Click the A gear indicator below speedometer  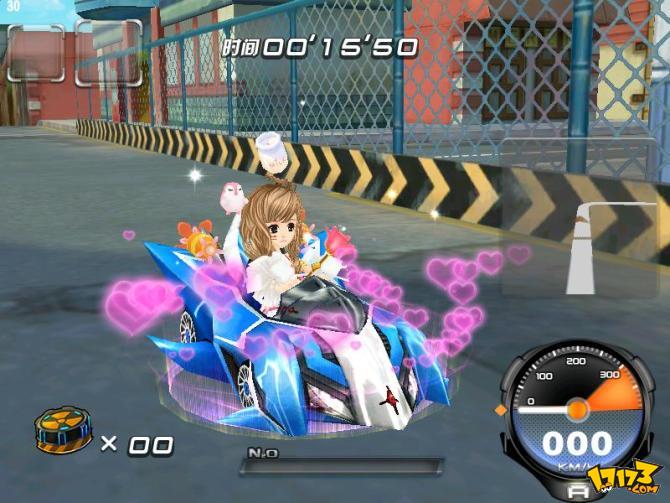click(577, 490)
